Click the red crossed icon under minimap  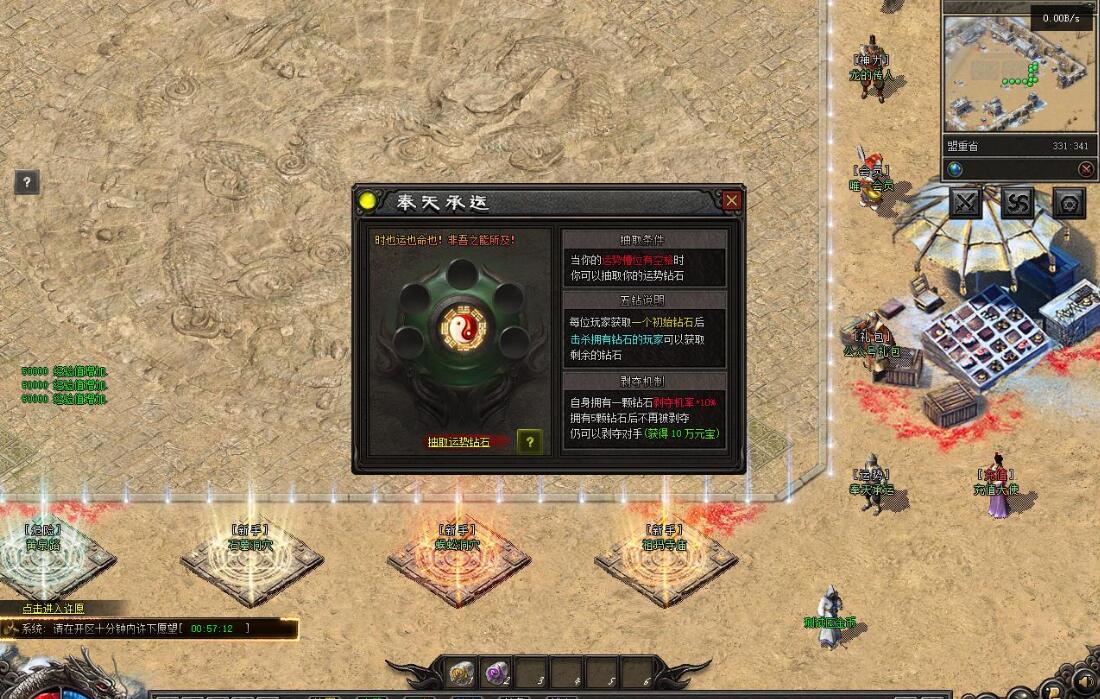(1085, 169)
